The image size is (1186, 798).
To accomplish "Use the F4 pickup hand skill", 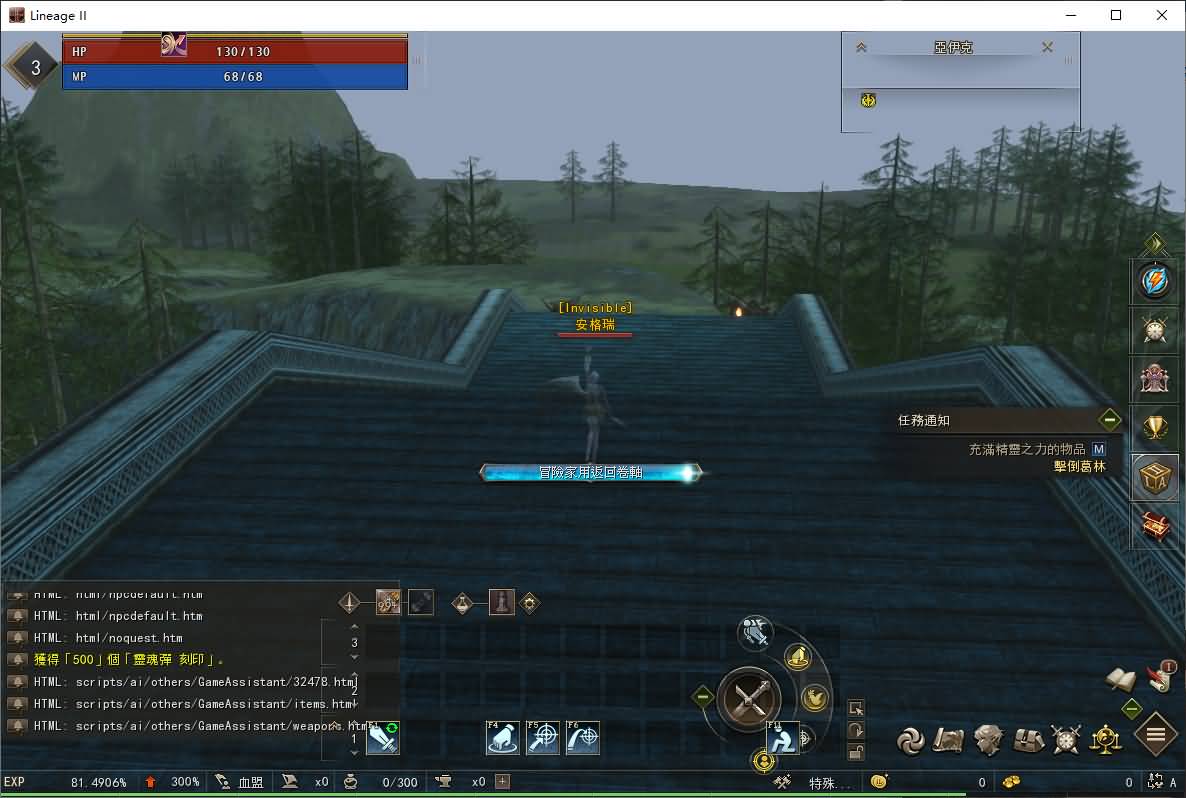I will pos(502,738).
